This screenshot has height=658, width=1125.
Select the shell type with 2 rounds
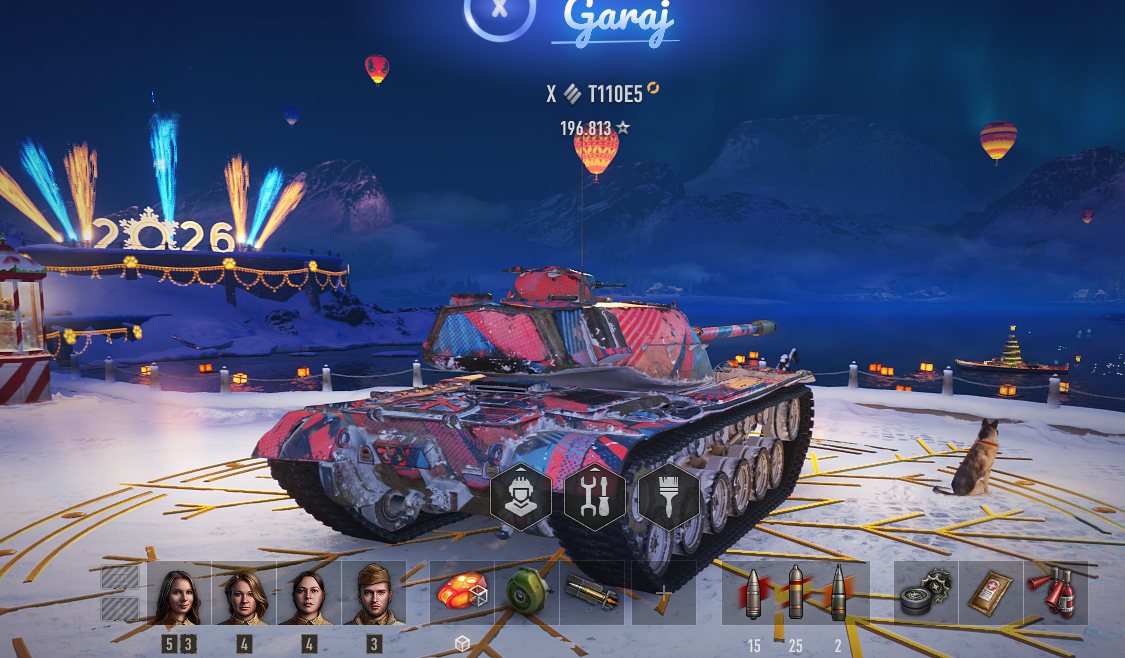(838, 593)
